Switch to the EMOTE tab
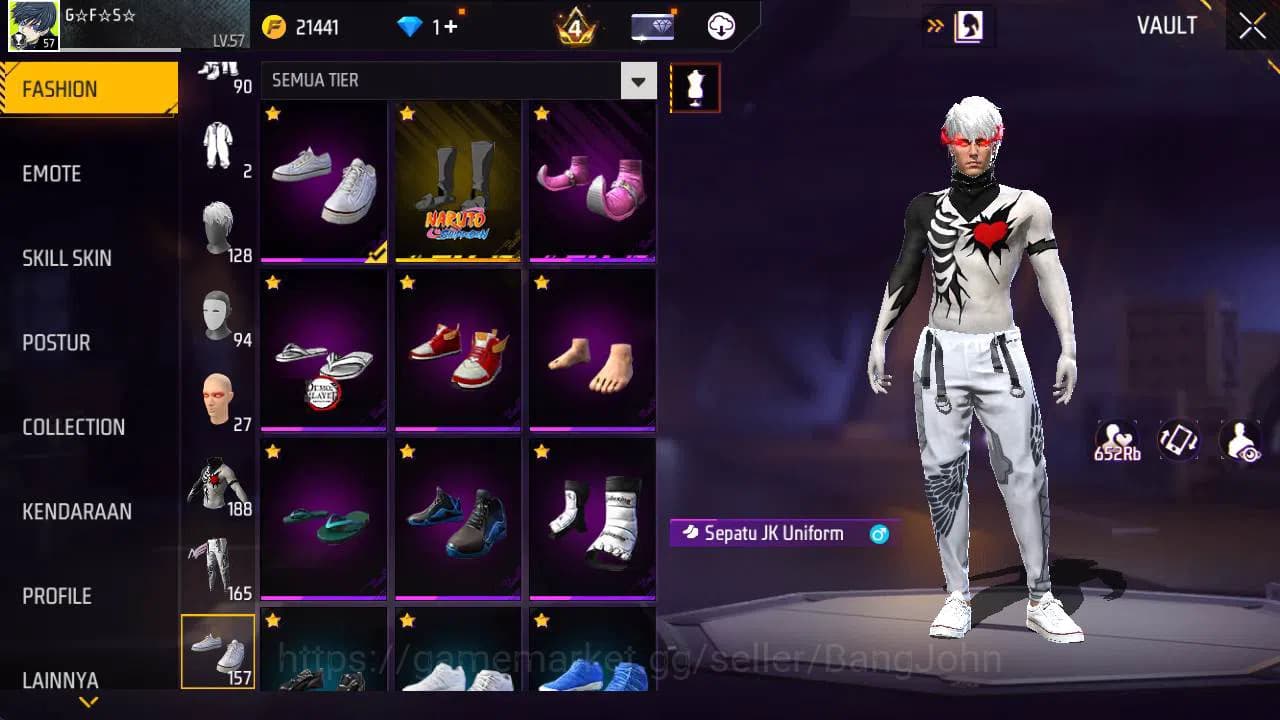Image resolution: width=1280 pixels, height=720 pixels. pyautogui.click(x=51, y=174)
